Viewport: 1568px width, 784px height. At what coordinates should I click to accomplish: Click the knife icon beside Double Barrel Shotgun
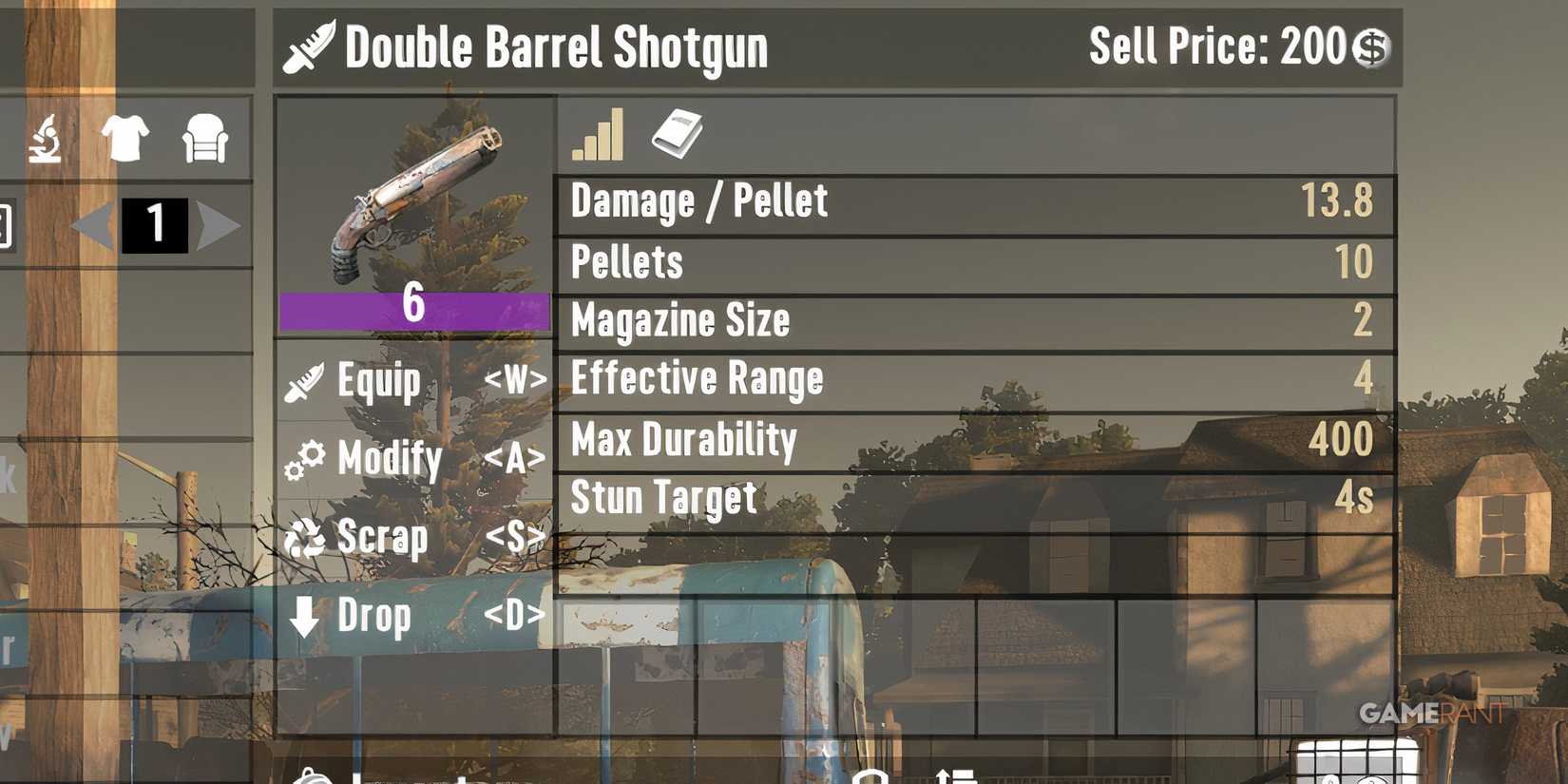(306, 48)
